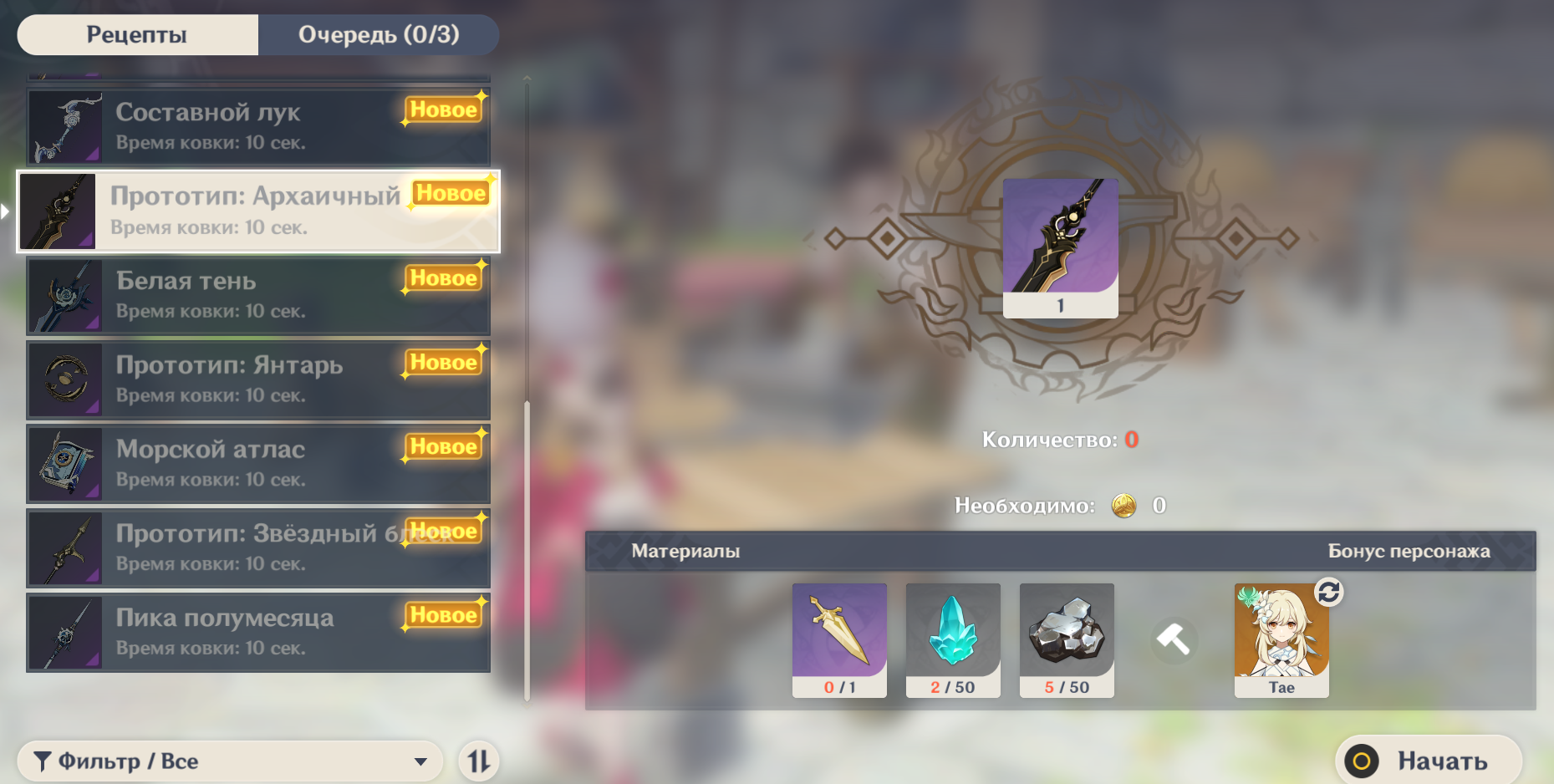Select the Составной лук recipe
The width and height of the screenshot is (1554, 784).
(x=257, y=127)
